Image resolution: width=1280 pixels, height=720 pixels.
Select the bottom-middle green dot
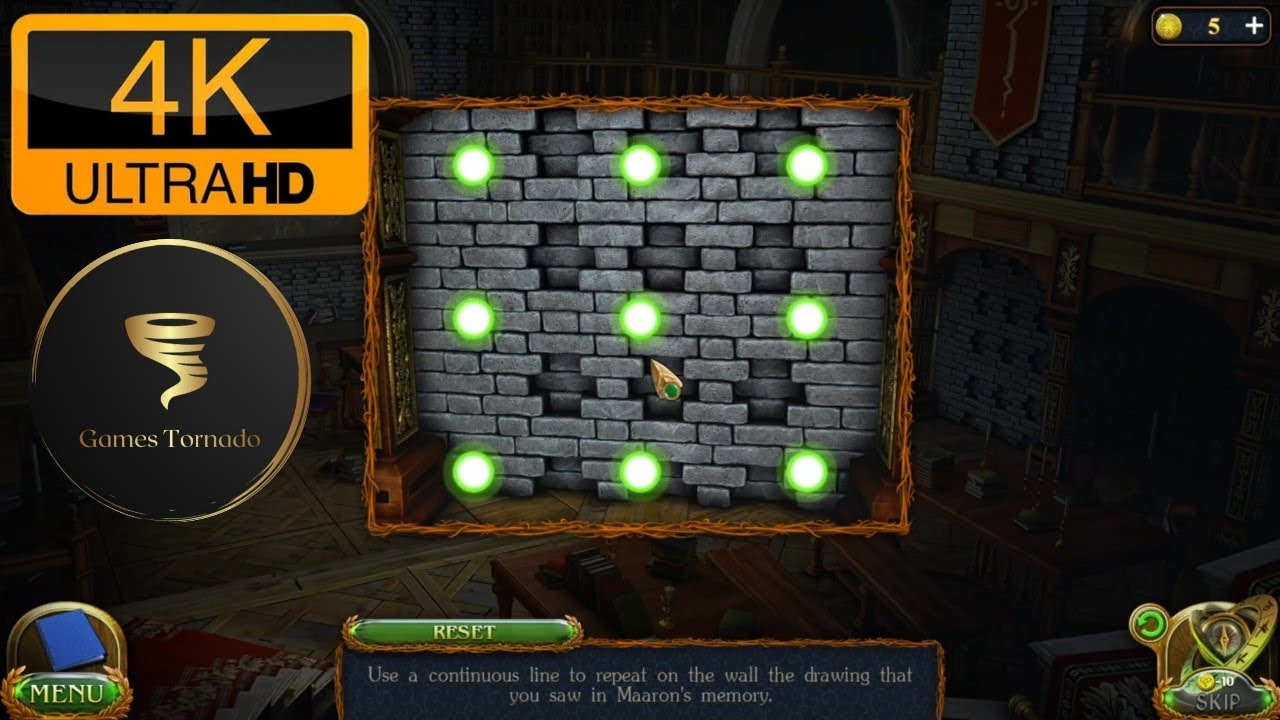point(640,470)
